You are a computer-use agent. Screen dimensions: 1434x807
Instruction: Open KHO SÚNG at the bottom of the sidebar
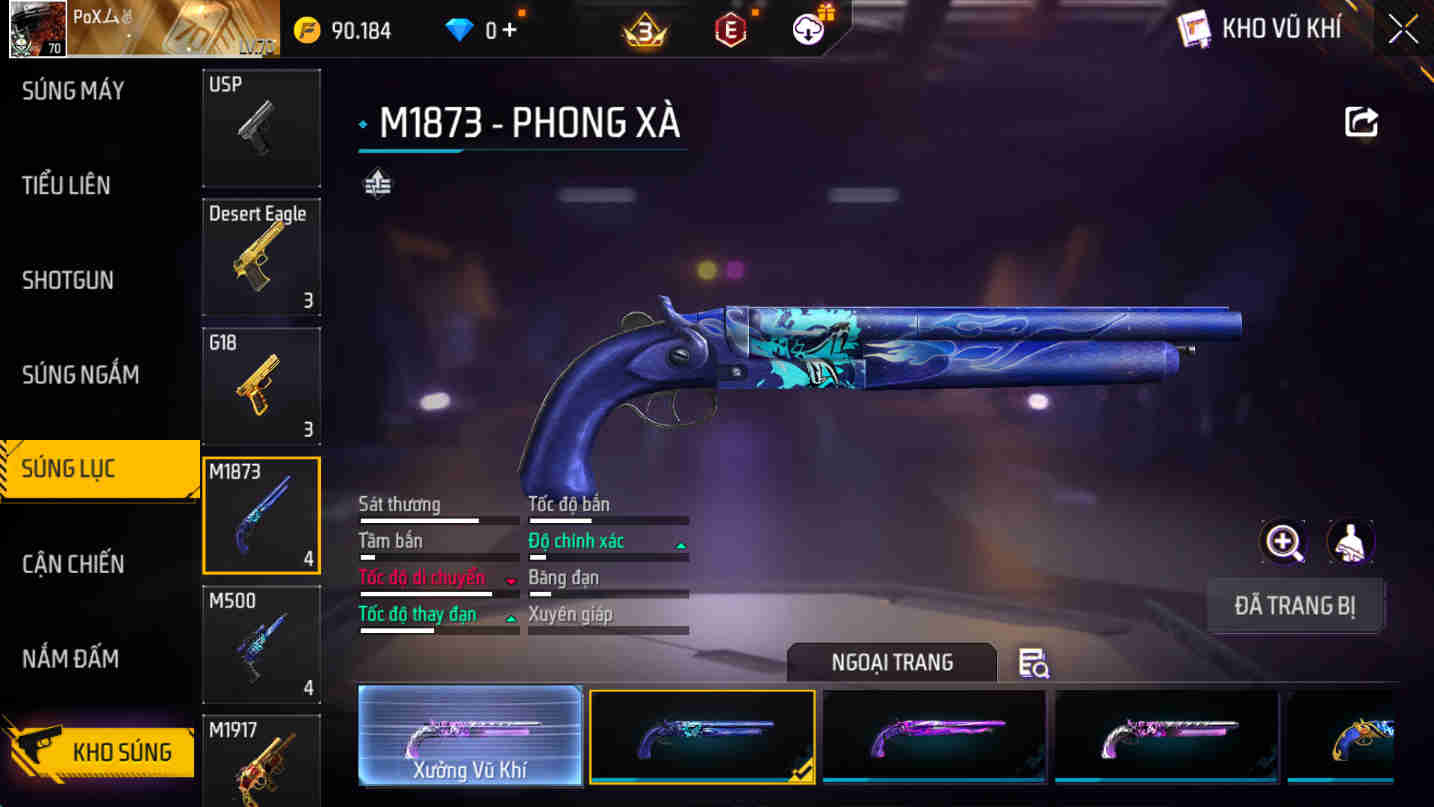point(100,751)
